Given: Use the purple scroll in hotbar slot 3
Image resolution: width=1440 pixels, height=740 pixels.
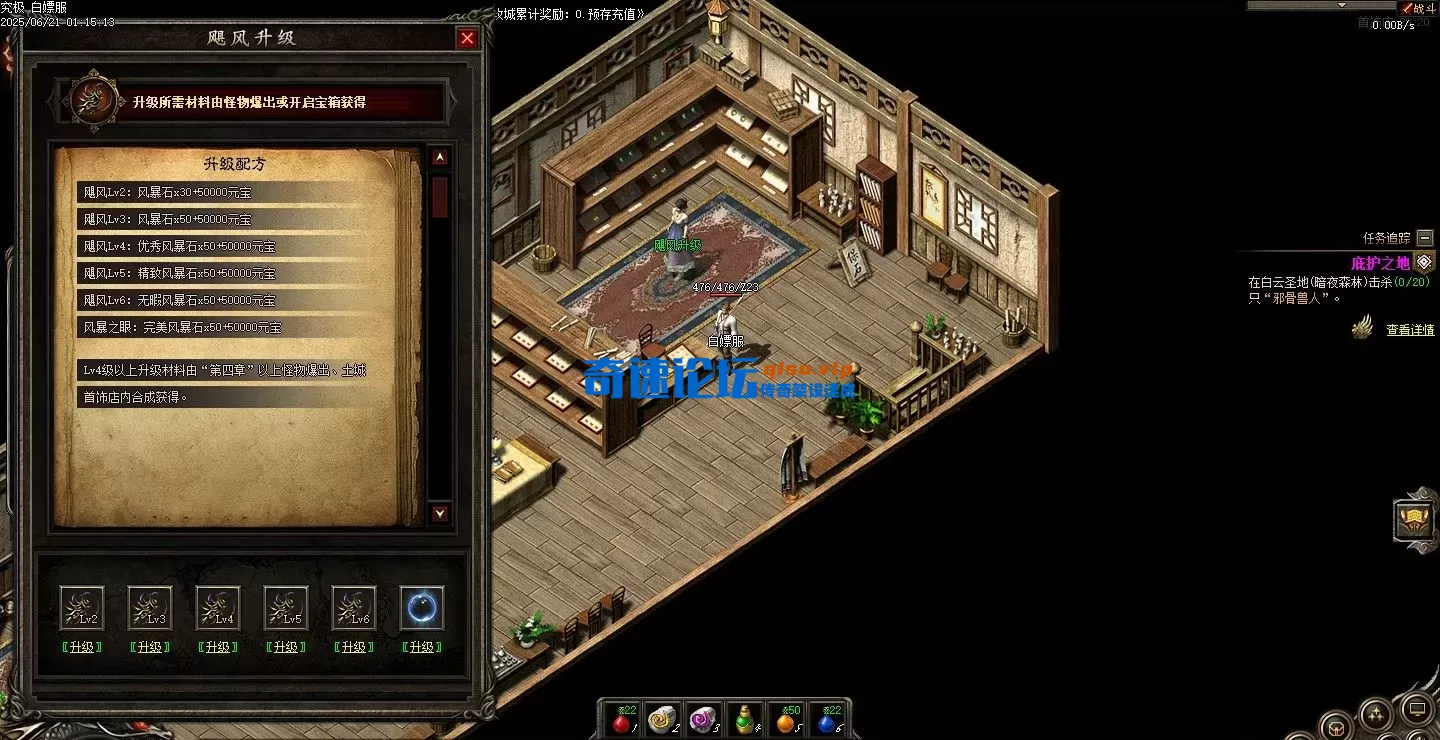Looking at the screenshot, I should (x=703, y=719).
